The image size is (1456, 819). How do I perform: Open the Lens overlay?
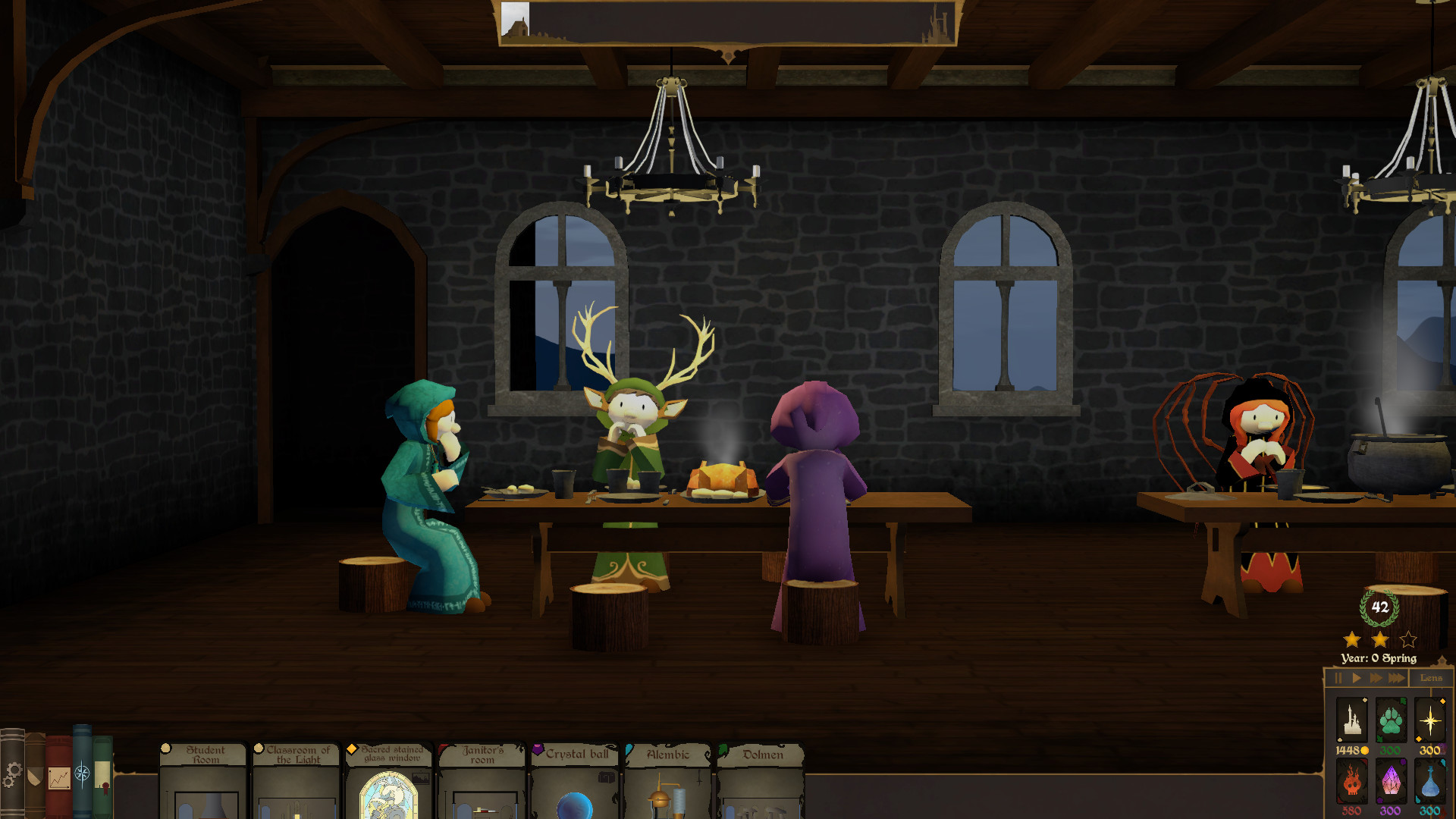tap(1432, 679)
